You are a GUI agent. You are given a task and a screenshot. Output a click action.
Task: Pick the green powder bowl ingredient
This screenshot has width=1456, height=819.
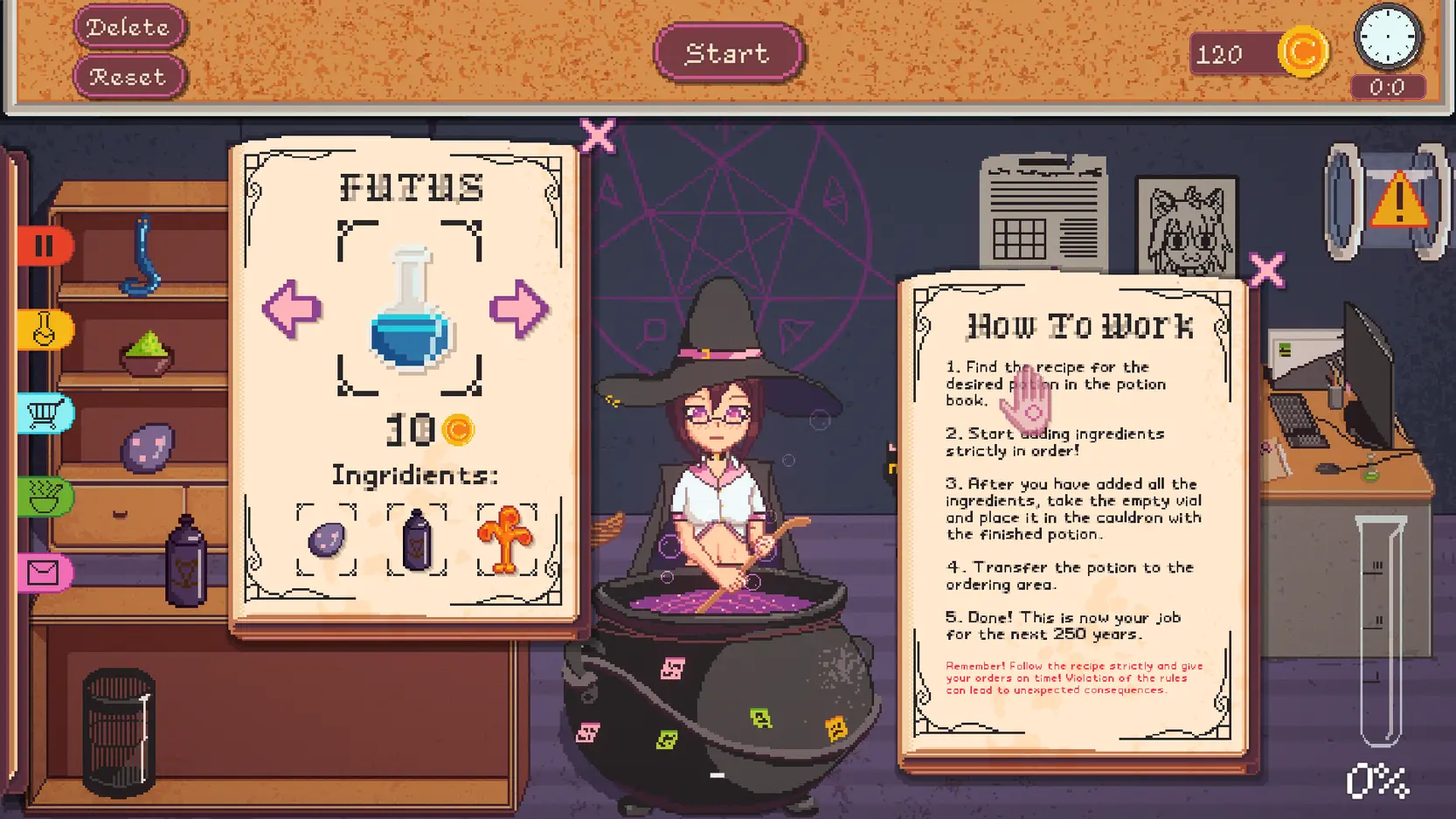tap(147, 353)
